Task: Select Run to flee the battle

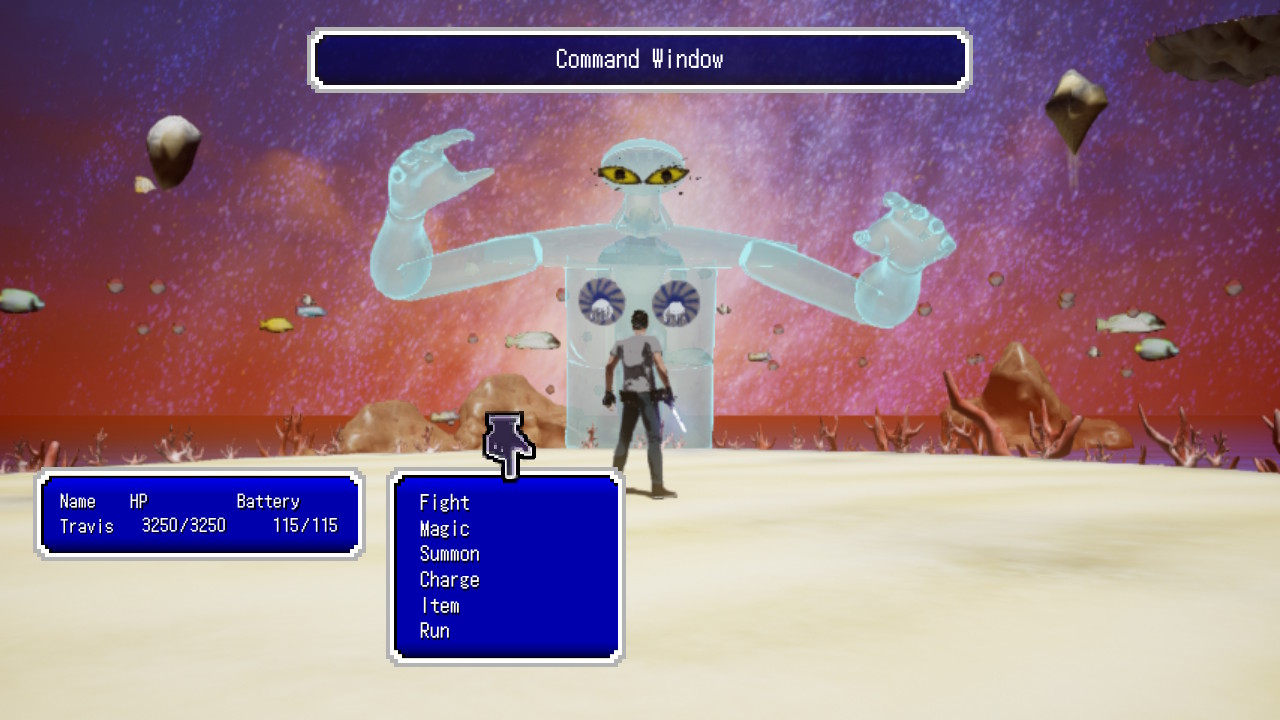Action: [x=437, y=631]
